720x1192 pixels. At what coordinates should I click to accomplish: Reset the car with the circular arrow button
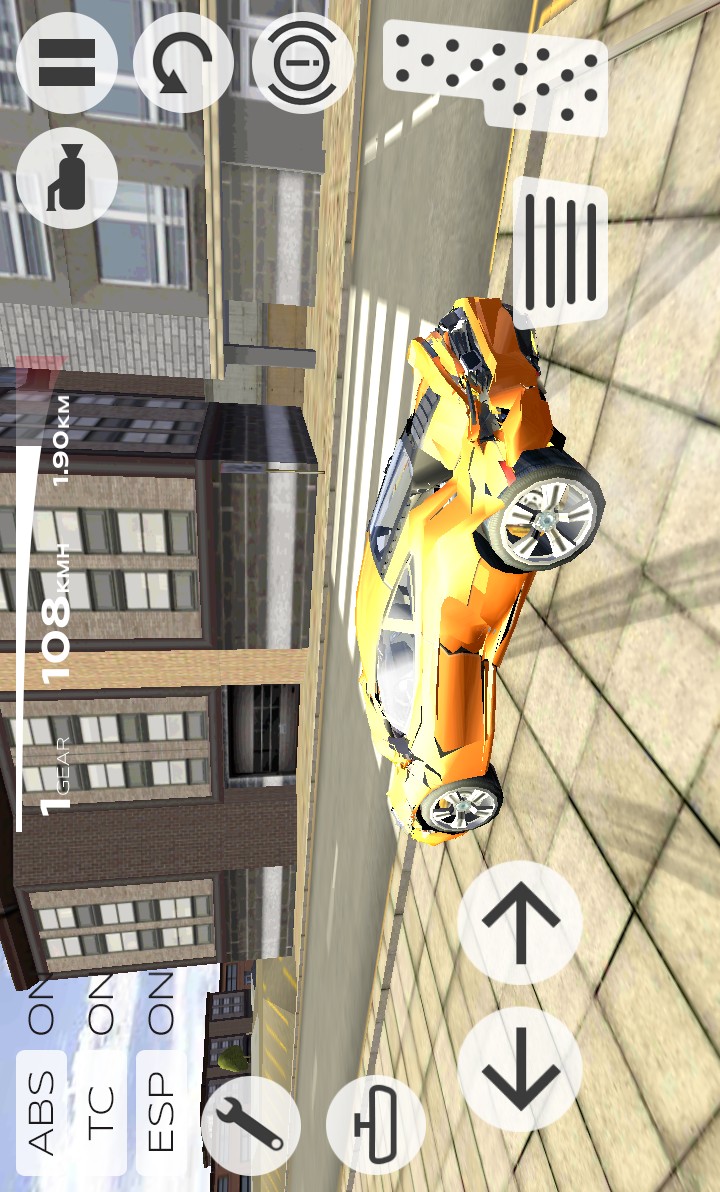click(183, 63)
